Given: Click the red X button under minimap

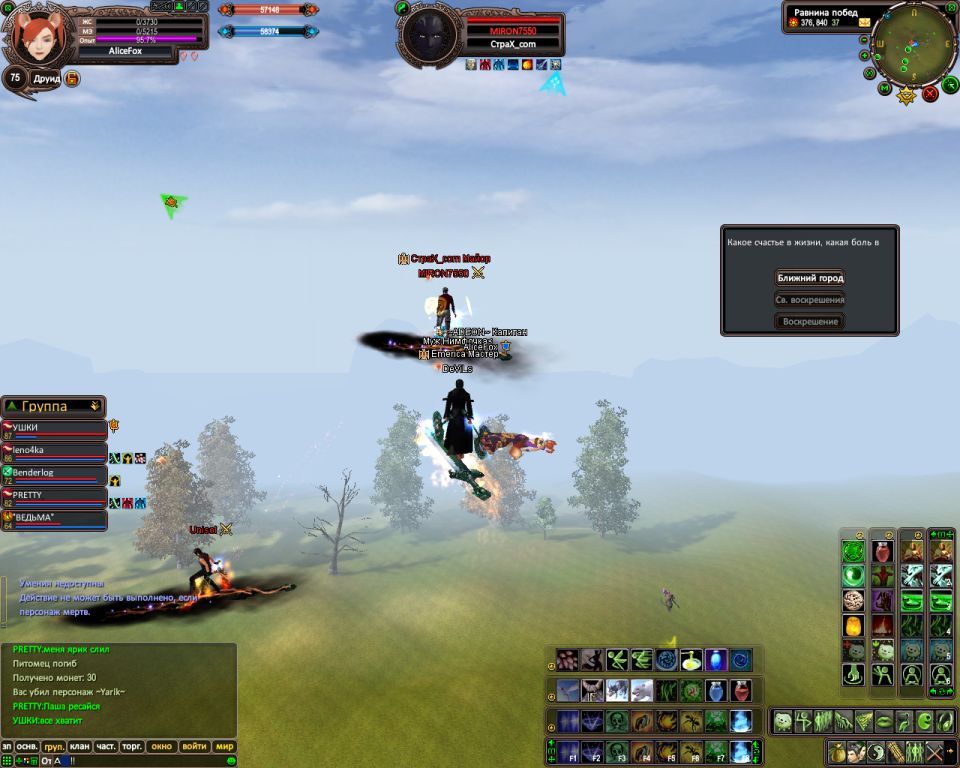Looking at the screenshot, I should click(930, 94).
